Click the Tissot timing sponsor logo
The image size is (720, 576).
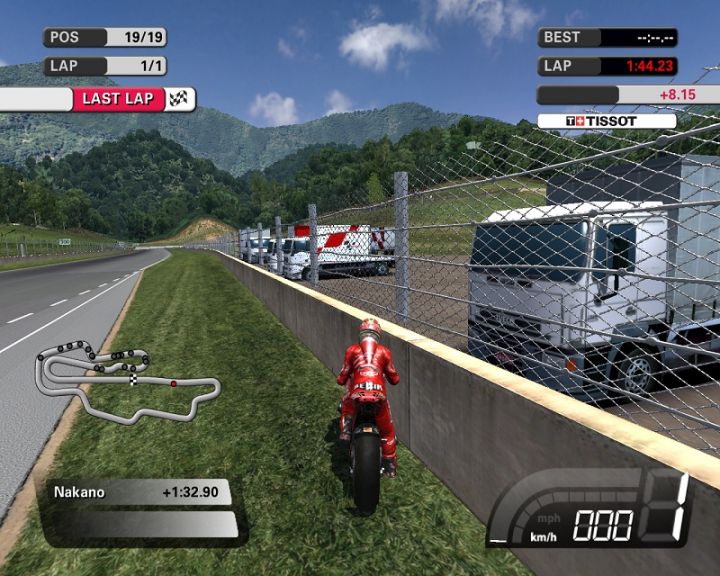[x=606, y=121]
